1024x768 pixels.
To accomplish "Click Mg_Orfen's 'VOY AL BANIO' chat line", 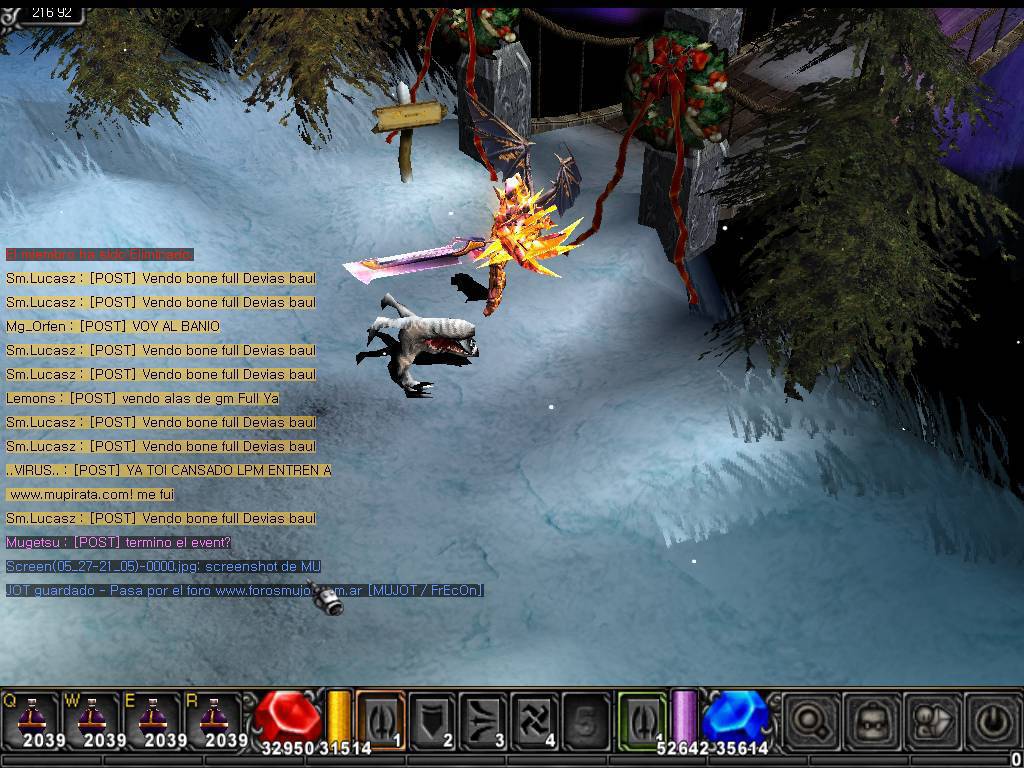I will tap(113, 326).
